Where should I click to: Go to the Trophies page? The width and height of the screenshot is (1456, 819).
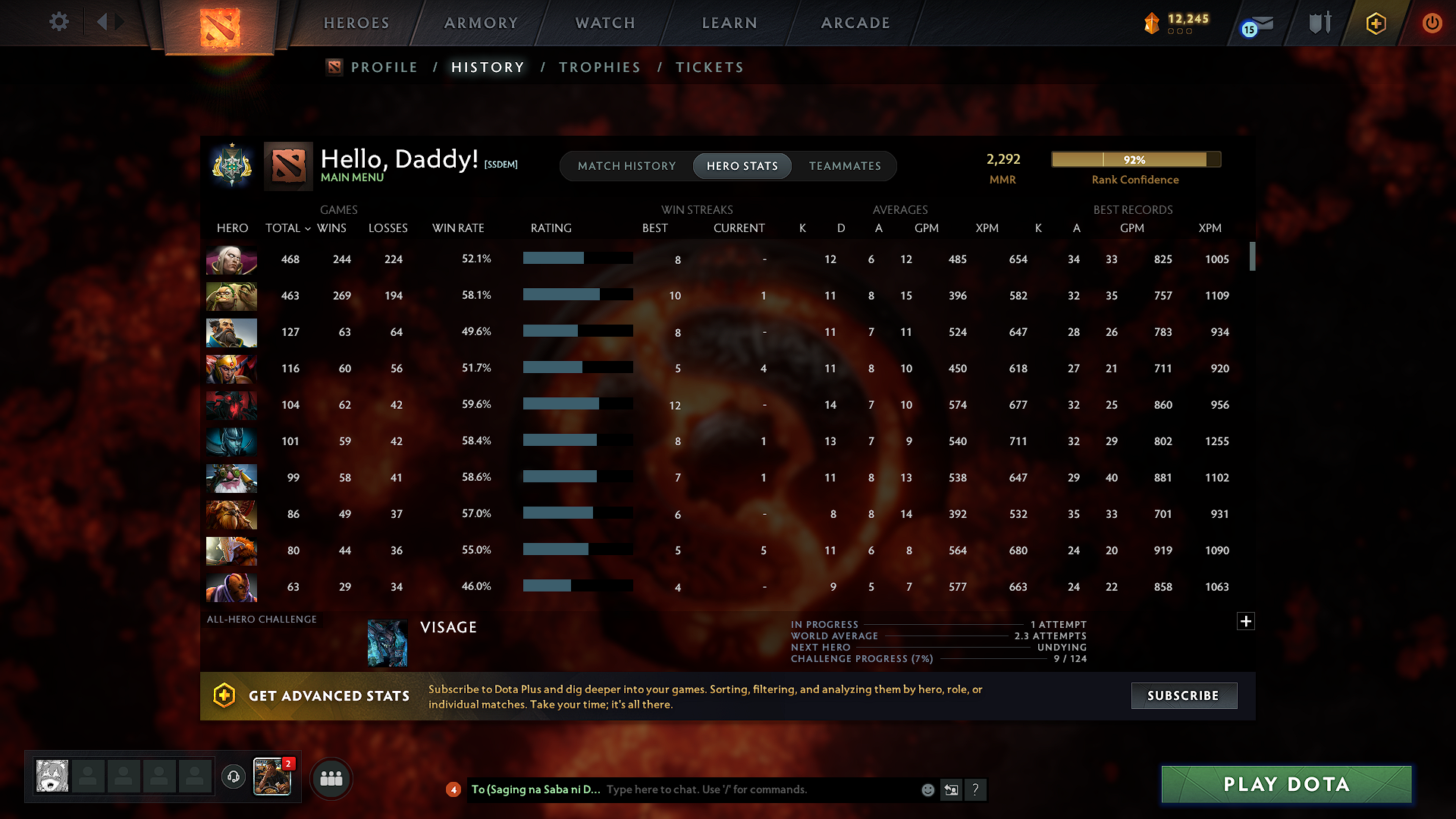point(599,67)
